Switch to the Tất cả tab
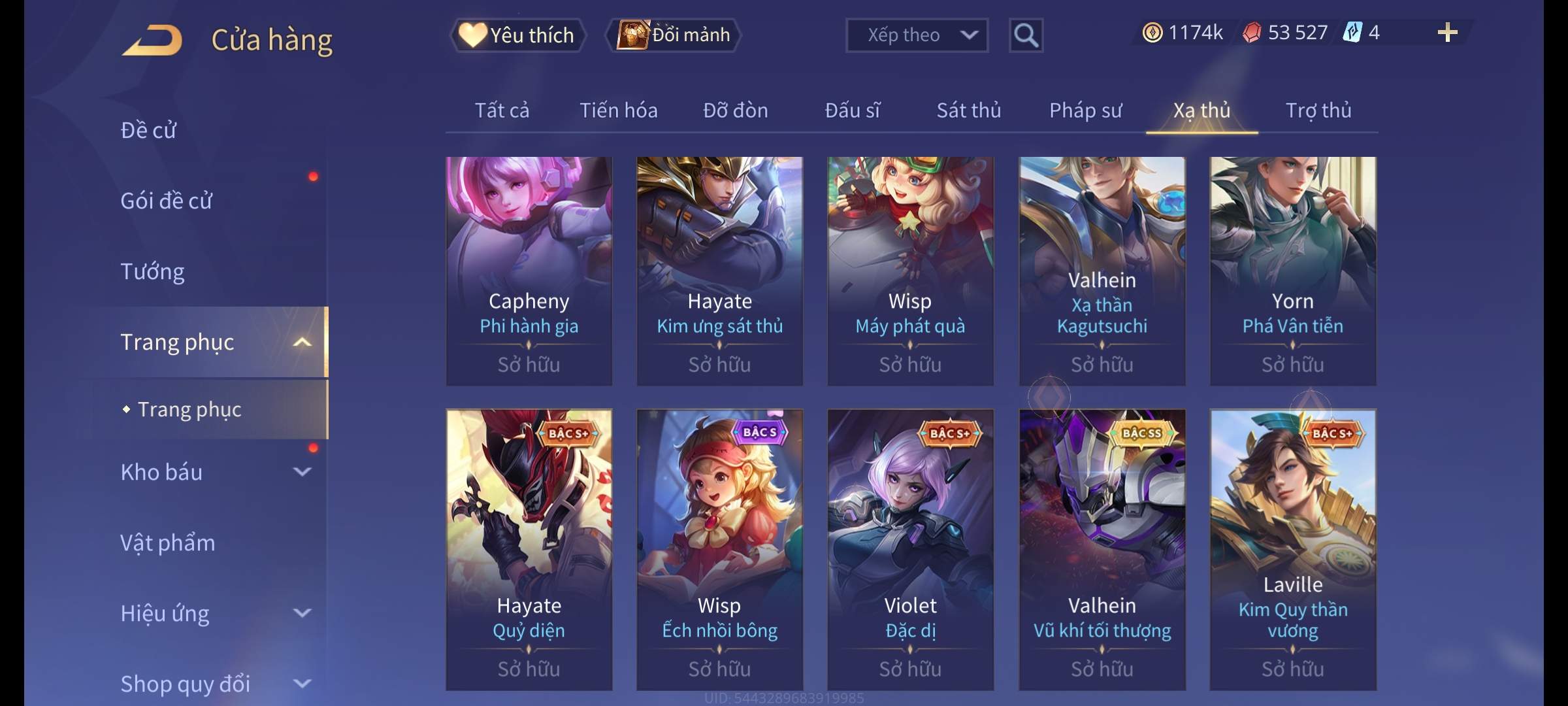This screenshot has width=1568, height=706. 502,110
